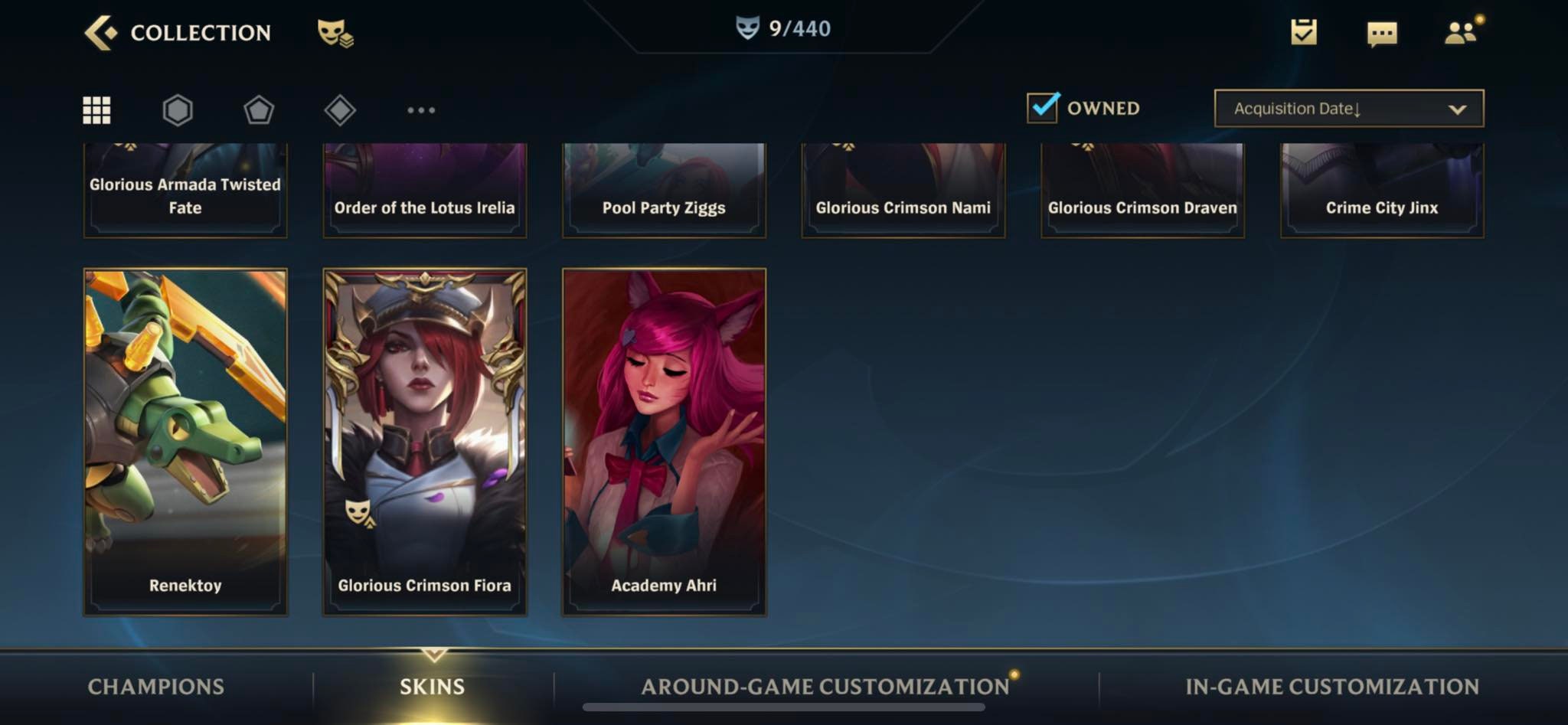
Task: Select the IN-GAME CUSTOMIZATION tab
Action: (1331, 687)
